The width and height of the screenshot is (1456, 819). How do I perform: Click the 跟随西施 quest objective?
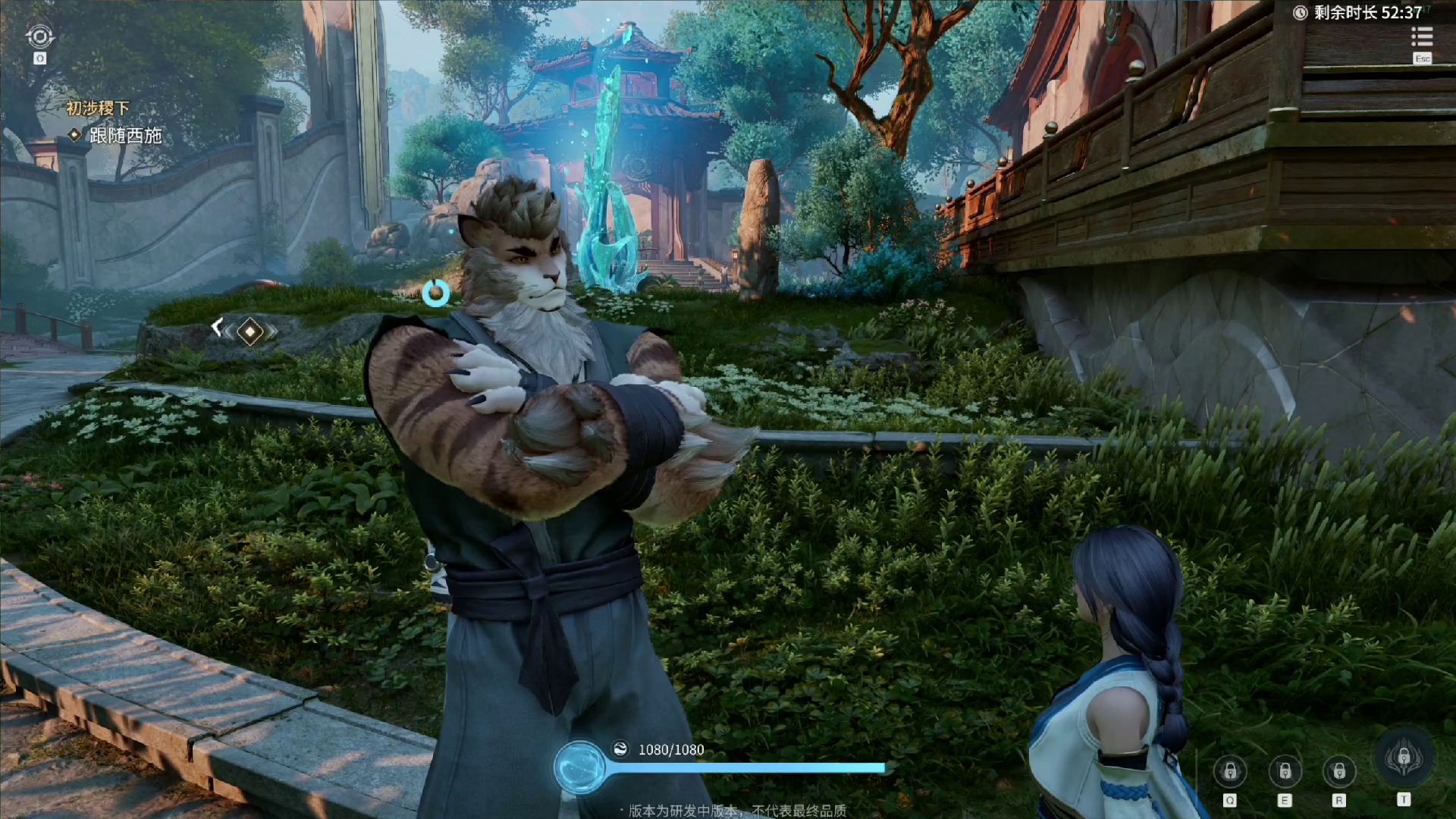coord(125,136)
